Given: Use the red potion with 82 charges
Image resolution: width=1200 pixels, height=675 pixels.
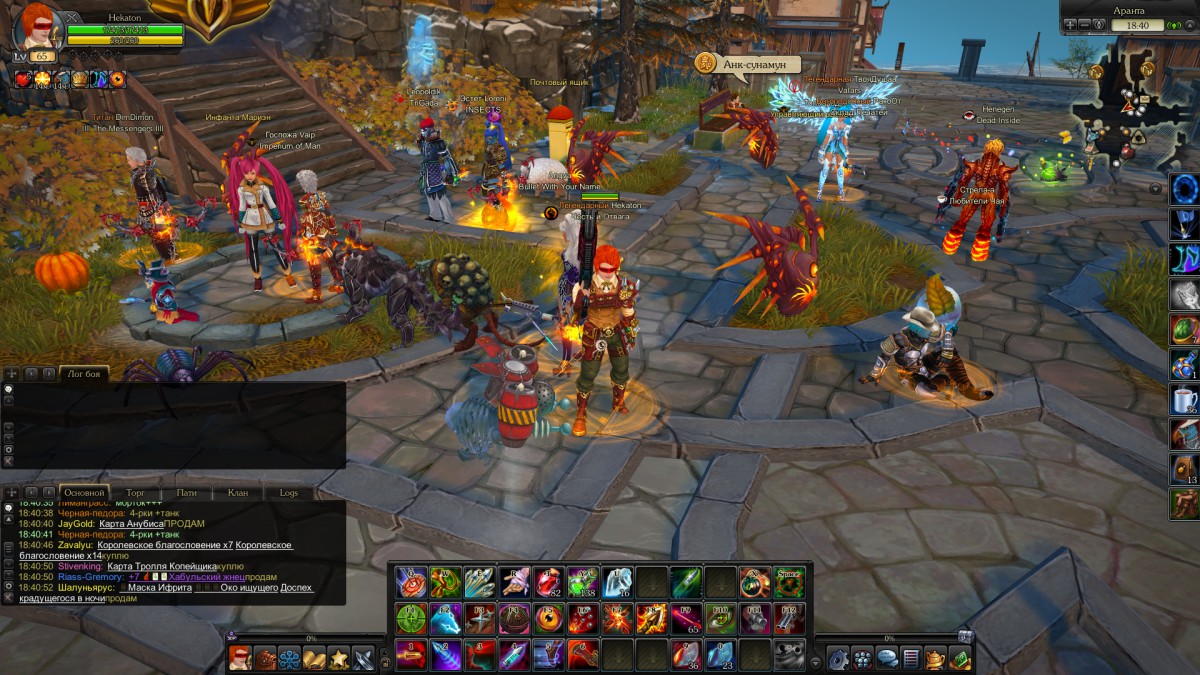Looking at the screenshot, I should 546,582.
